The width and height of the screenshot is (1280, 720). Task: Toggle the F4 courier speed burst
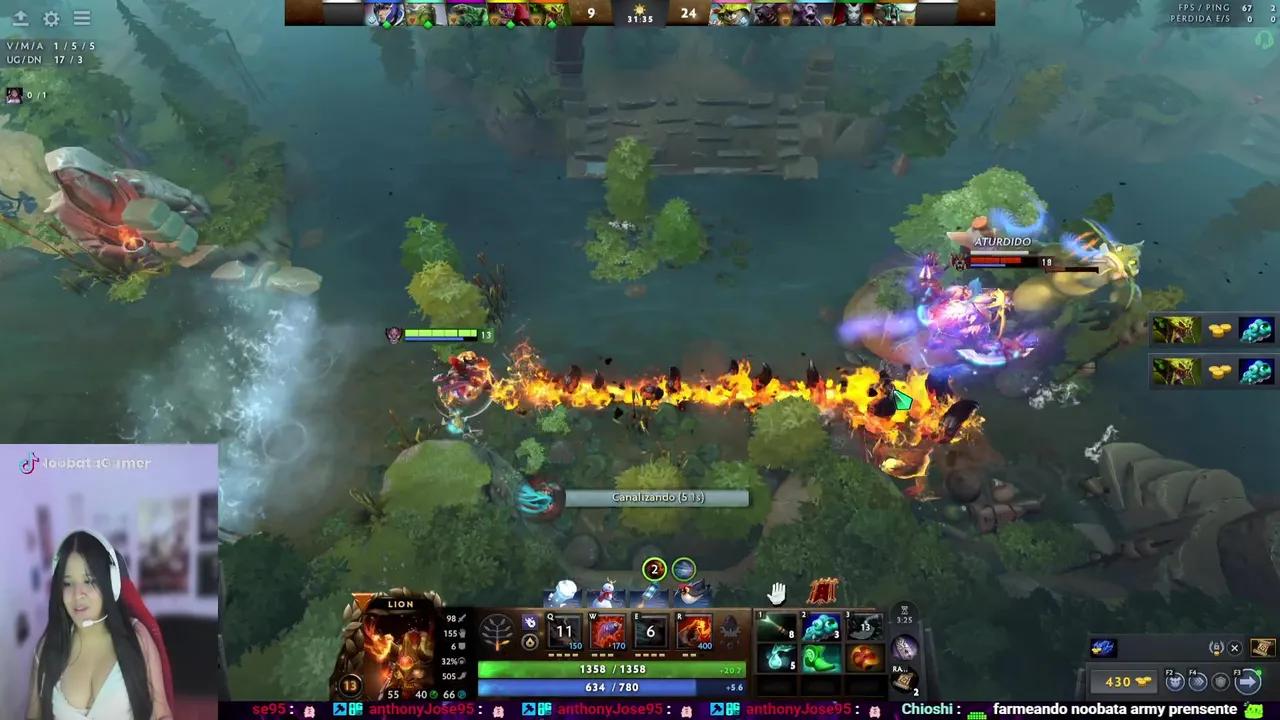[1199, 681]
